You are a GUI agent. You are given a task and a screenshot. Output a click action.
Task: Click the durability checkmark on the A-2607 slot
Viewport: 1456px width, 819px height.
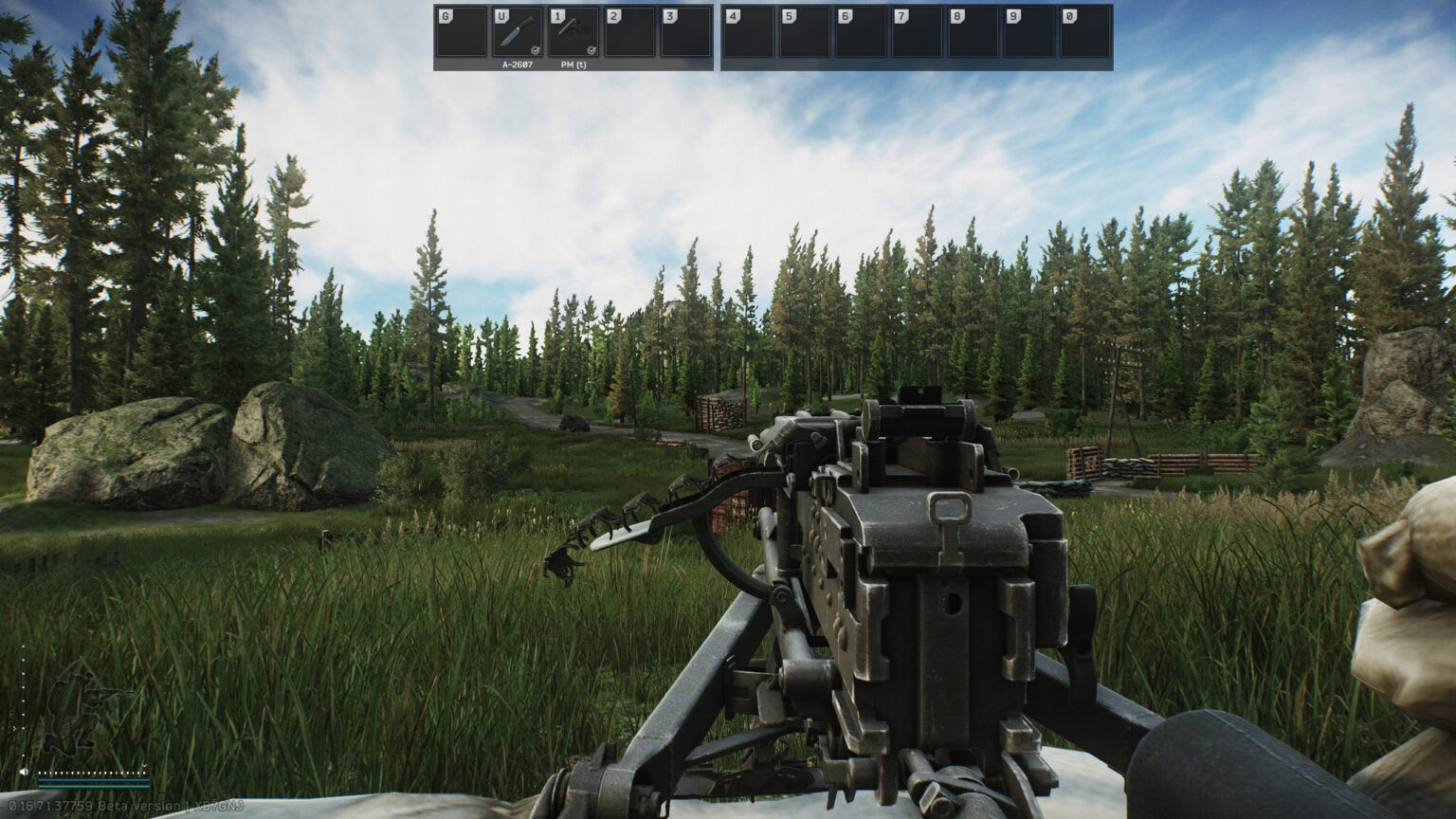tap(536, 49)
